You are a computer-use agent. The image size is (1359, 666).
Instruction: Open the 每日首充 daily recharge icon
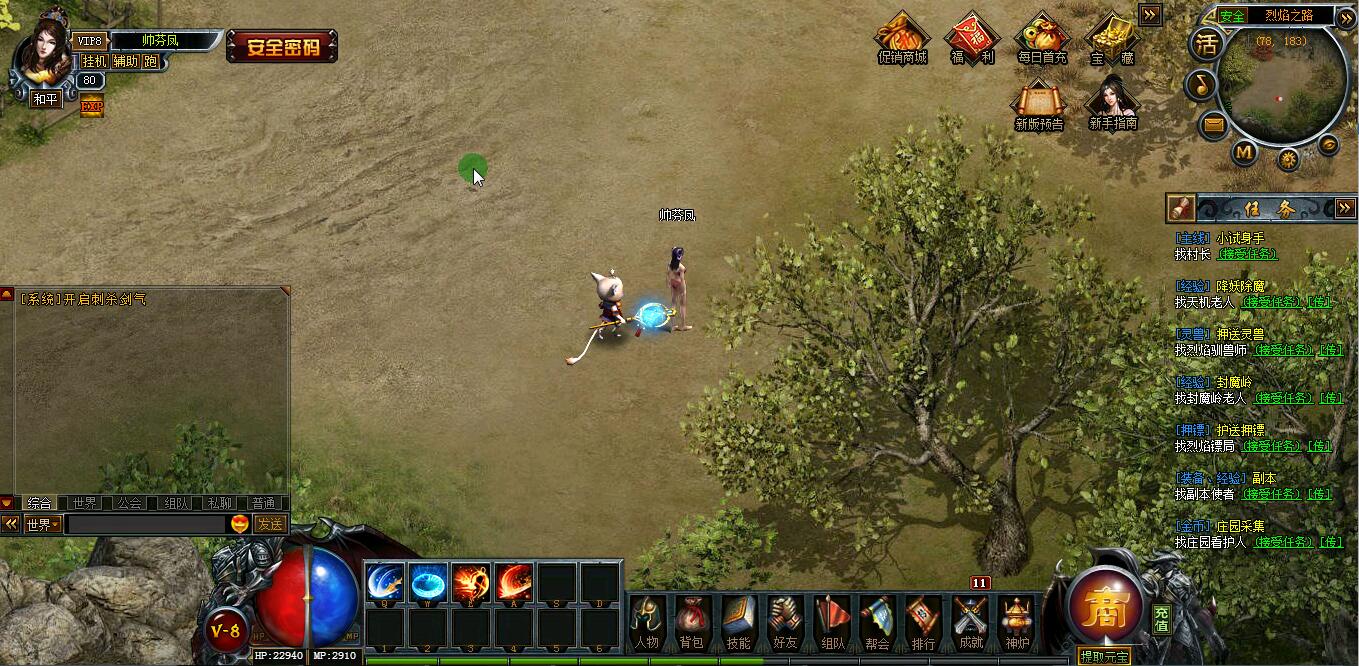tap(1042, 39)
